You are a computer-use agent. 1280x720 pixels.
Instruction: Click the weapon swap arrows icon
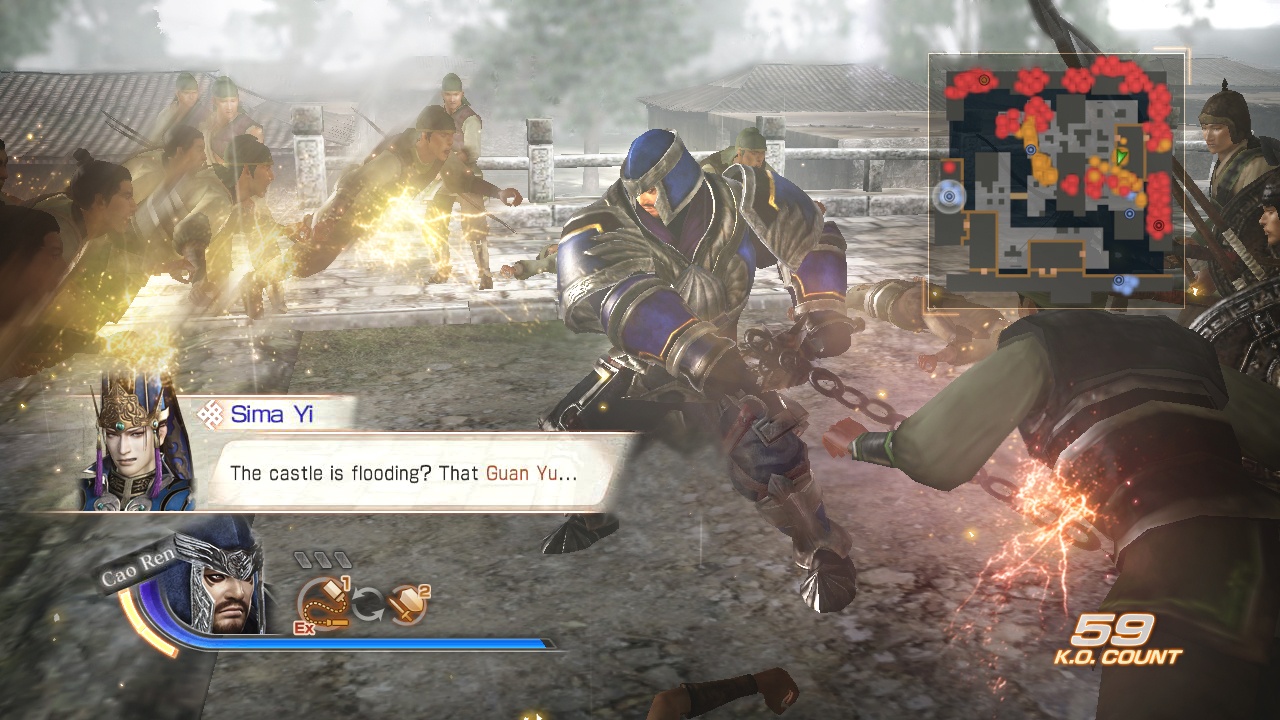[367, 603]
